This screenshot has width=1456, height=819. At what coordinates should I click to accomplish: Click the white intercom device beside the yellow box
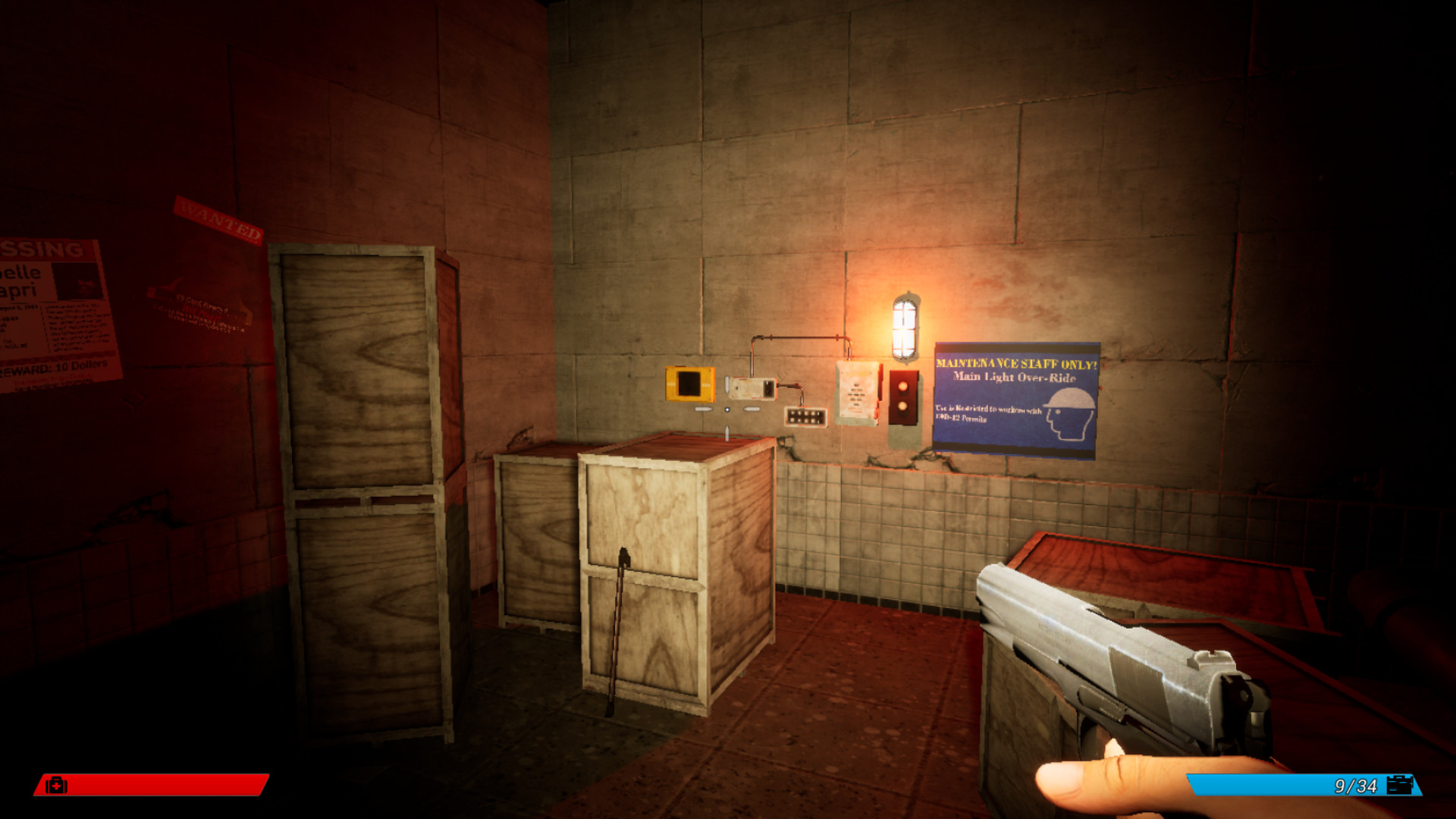point(752,388)
